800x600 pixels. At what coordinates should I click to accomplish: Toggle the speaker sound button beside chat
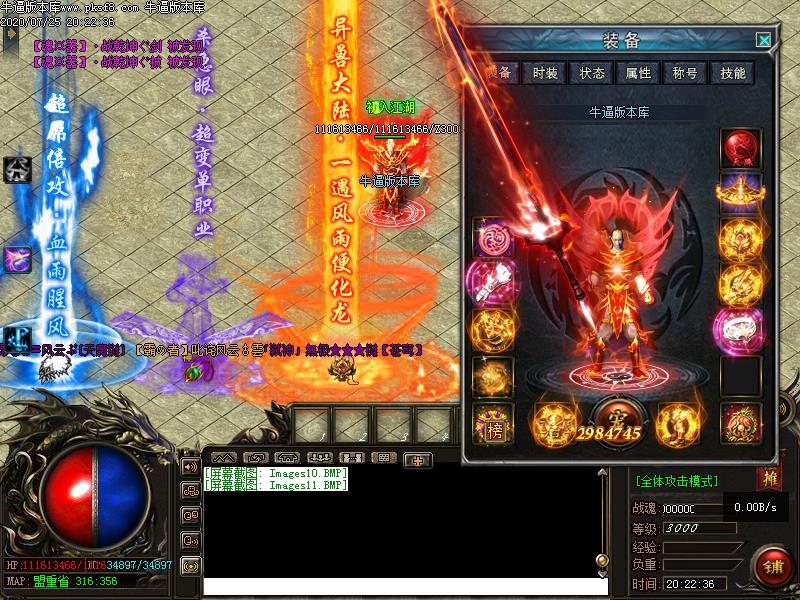[190, 466]
